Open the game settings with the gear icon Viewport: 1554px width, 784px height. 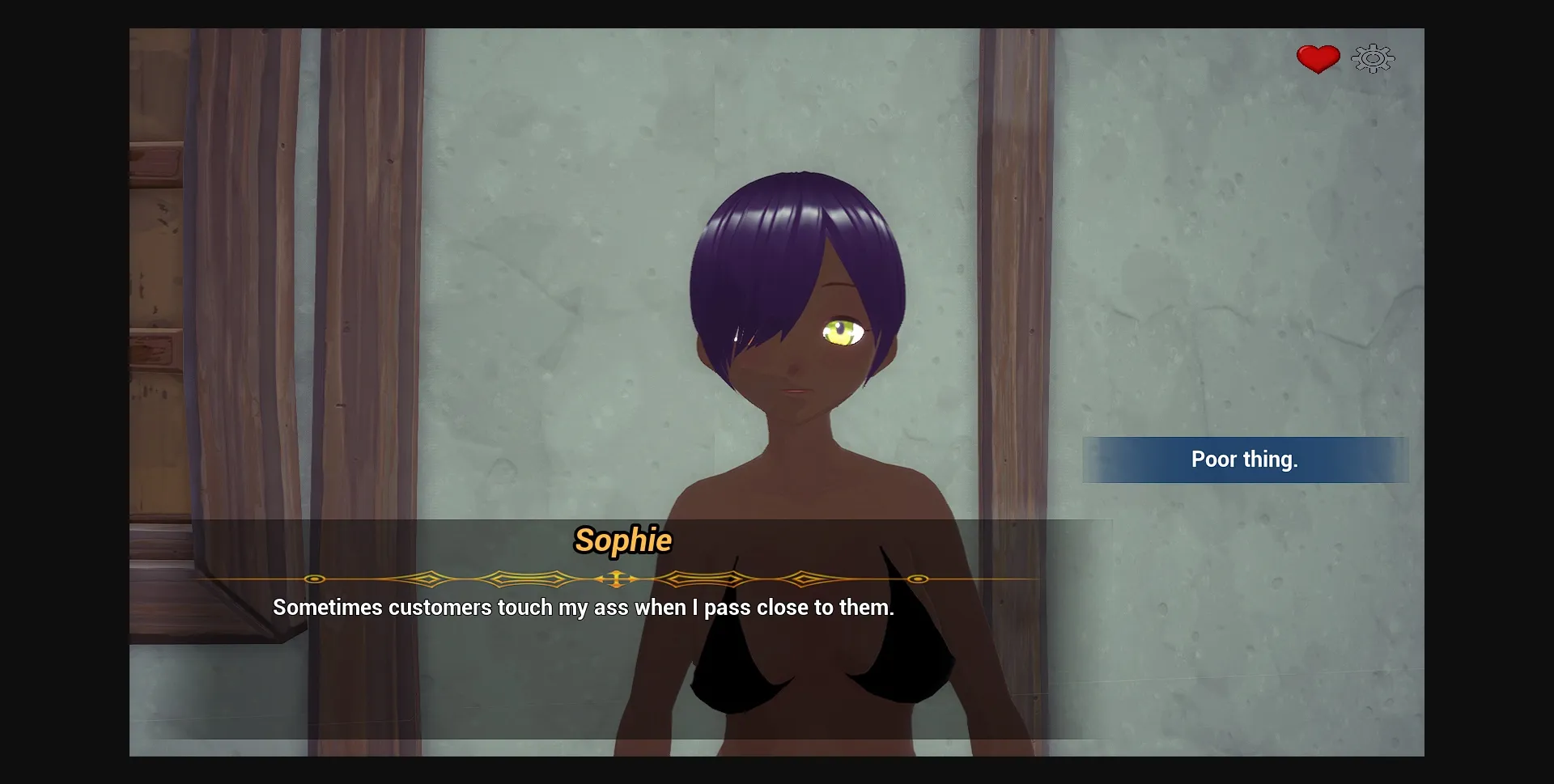[x=1371, y=57]
